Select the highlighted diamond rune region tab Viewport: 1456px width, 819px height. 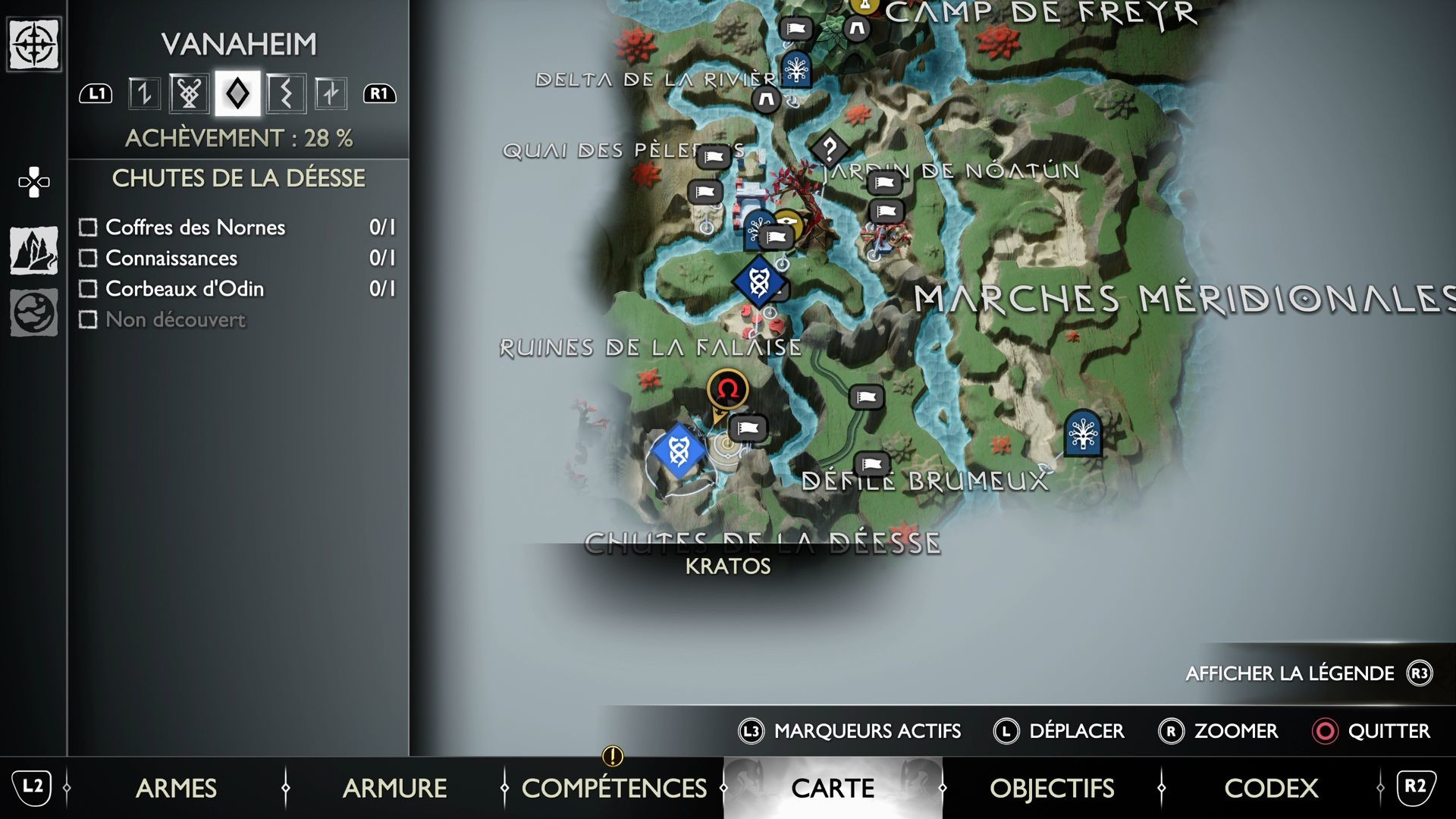(237, 93)
